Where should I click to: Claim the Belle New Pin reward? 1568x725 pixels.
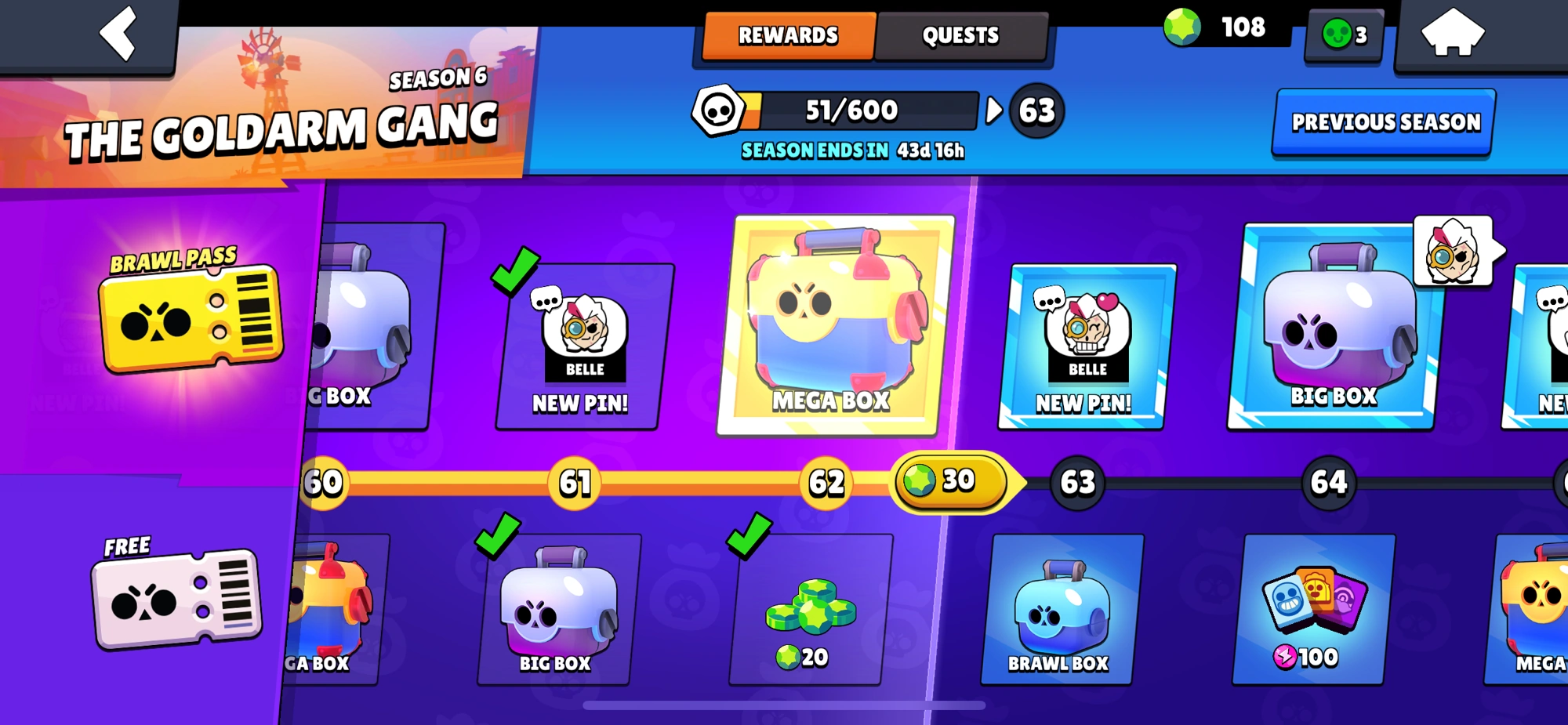coord(1090,345)
